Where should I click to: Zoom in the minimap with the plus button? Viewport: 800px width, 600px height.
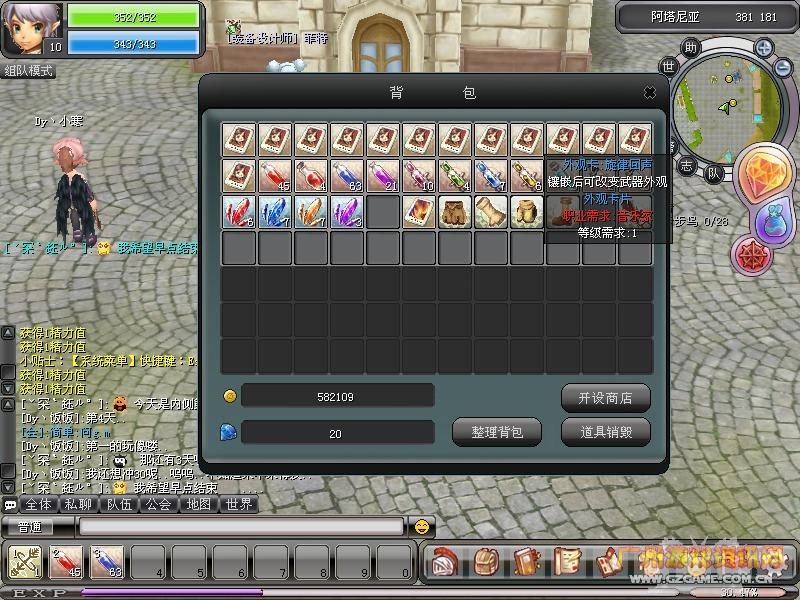tap(763, 47)
